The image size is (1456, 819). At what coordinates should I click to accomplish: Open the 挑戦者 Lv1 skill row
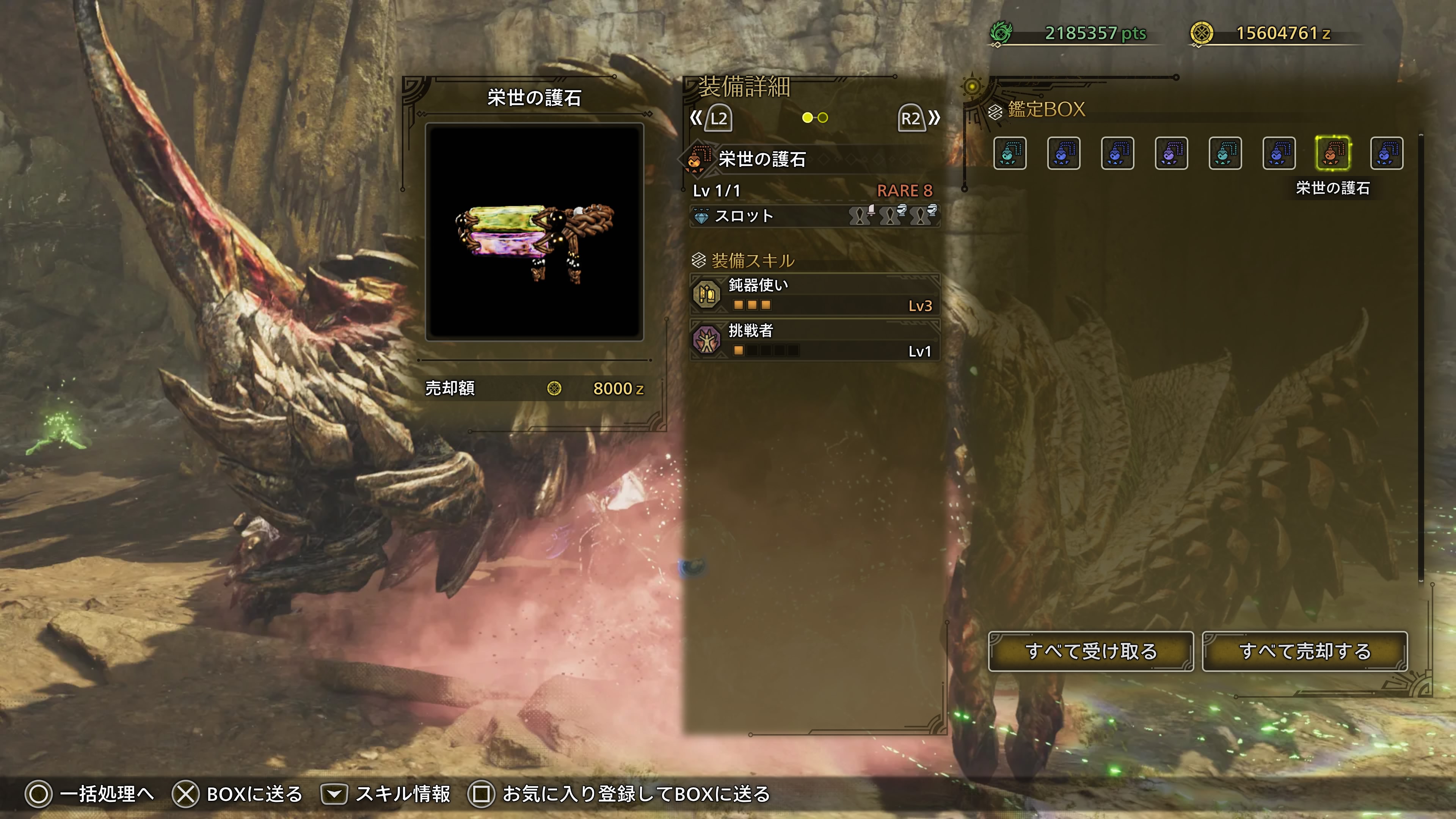[814, 340]
